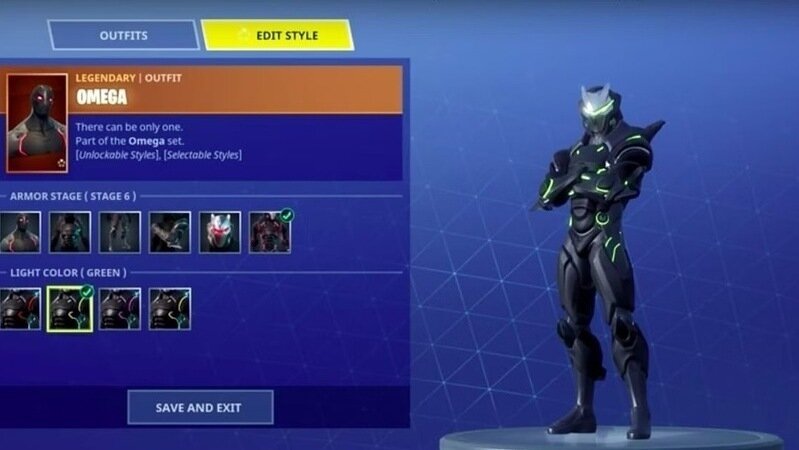Open the Edit Style tab
This screenshot has height=450, width=799.
277,35
